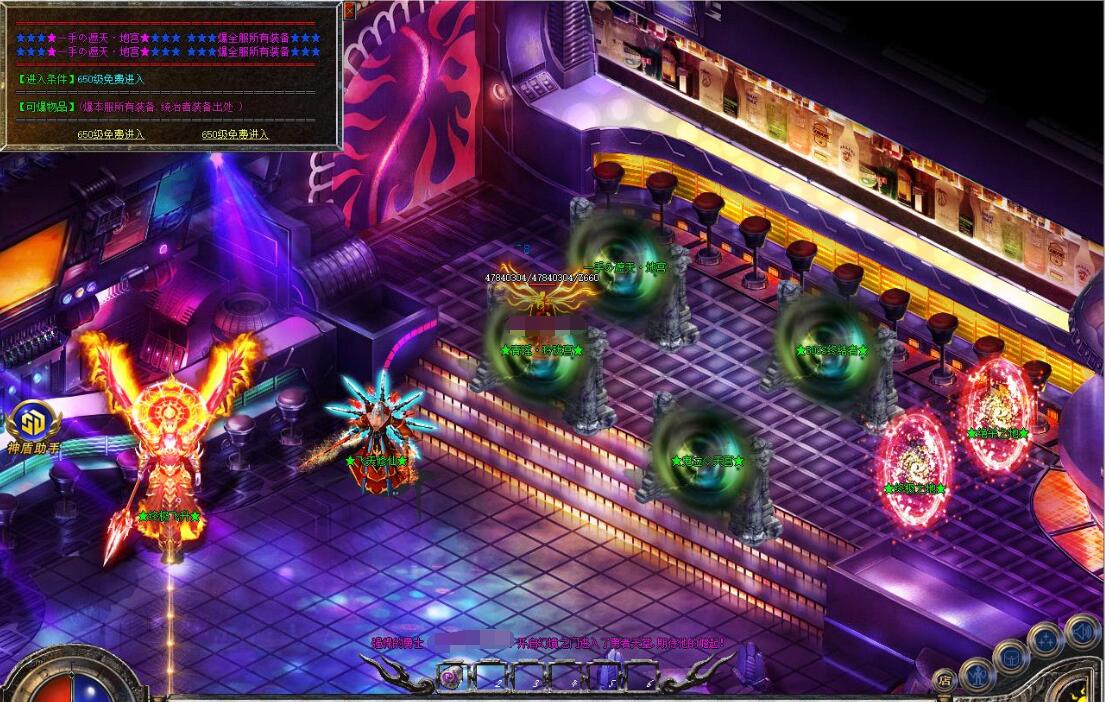Select the purple orb hotbar slot

pos(452,679)
